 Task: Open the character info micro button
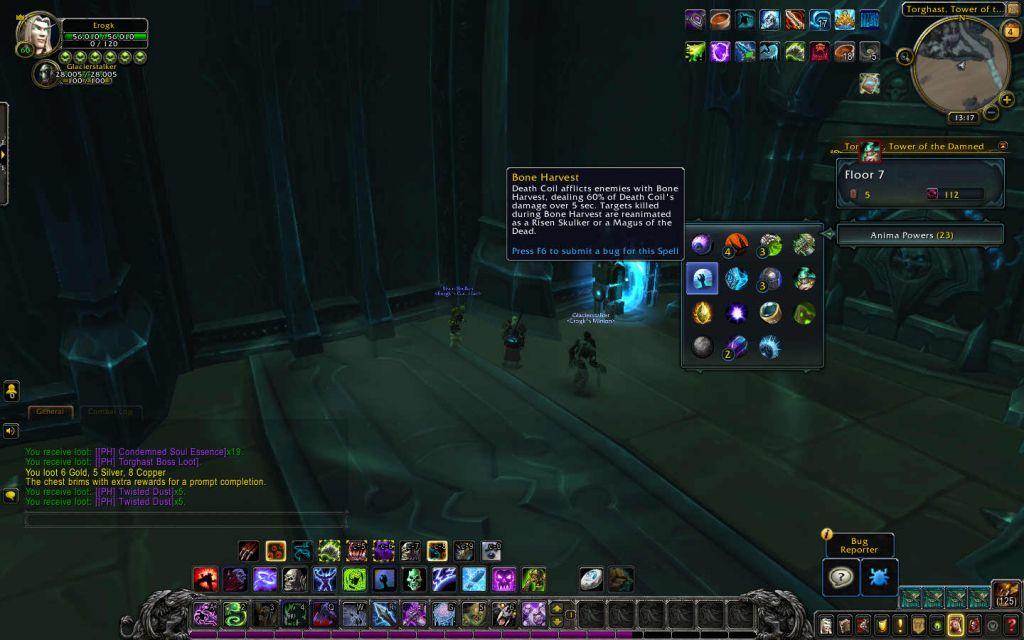pyautogui.click(x=827, y=626)
